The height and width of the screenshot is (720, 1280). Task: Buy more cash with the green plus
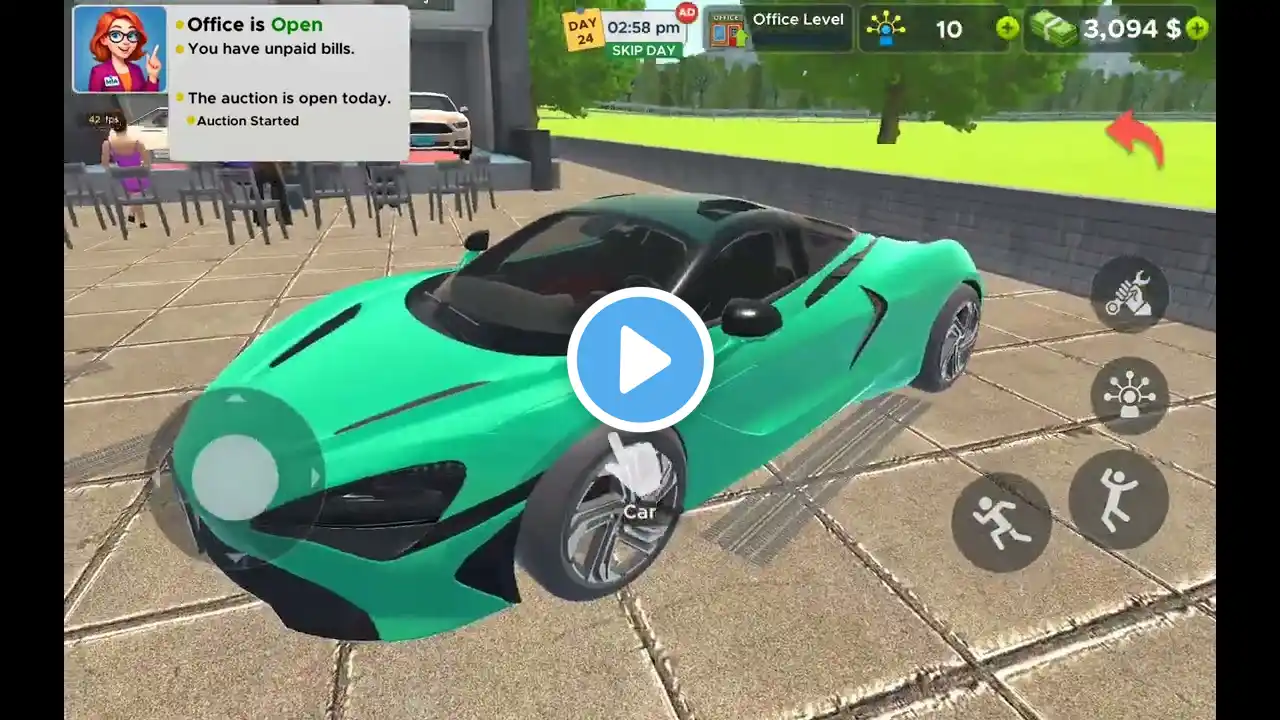1196,29
